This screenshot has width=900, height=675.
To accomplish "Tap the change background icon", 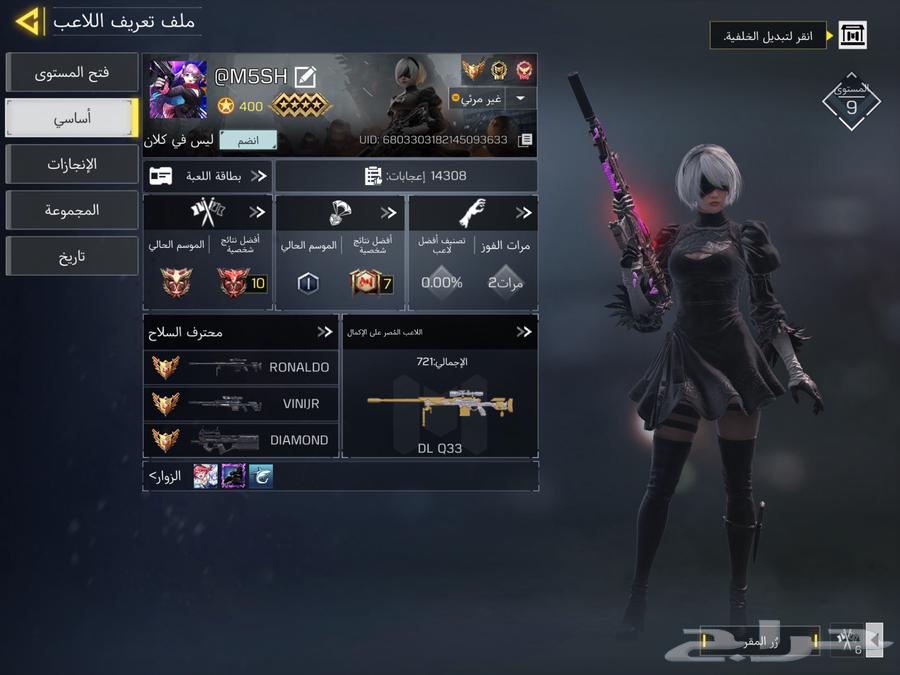I will point(852,37).
